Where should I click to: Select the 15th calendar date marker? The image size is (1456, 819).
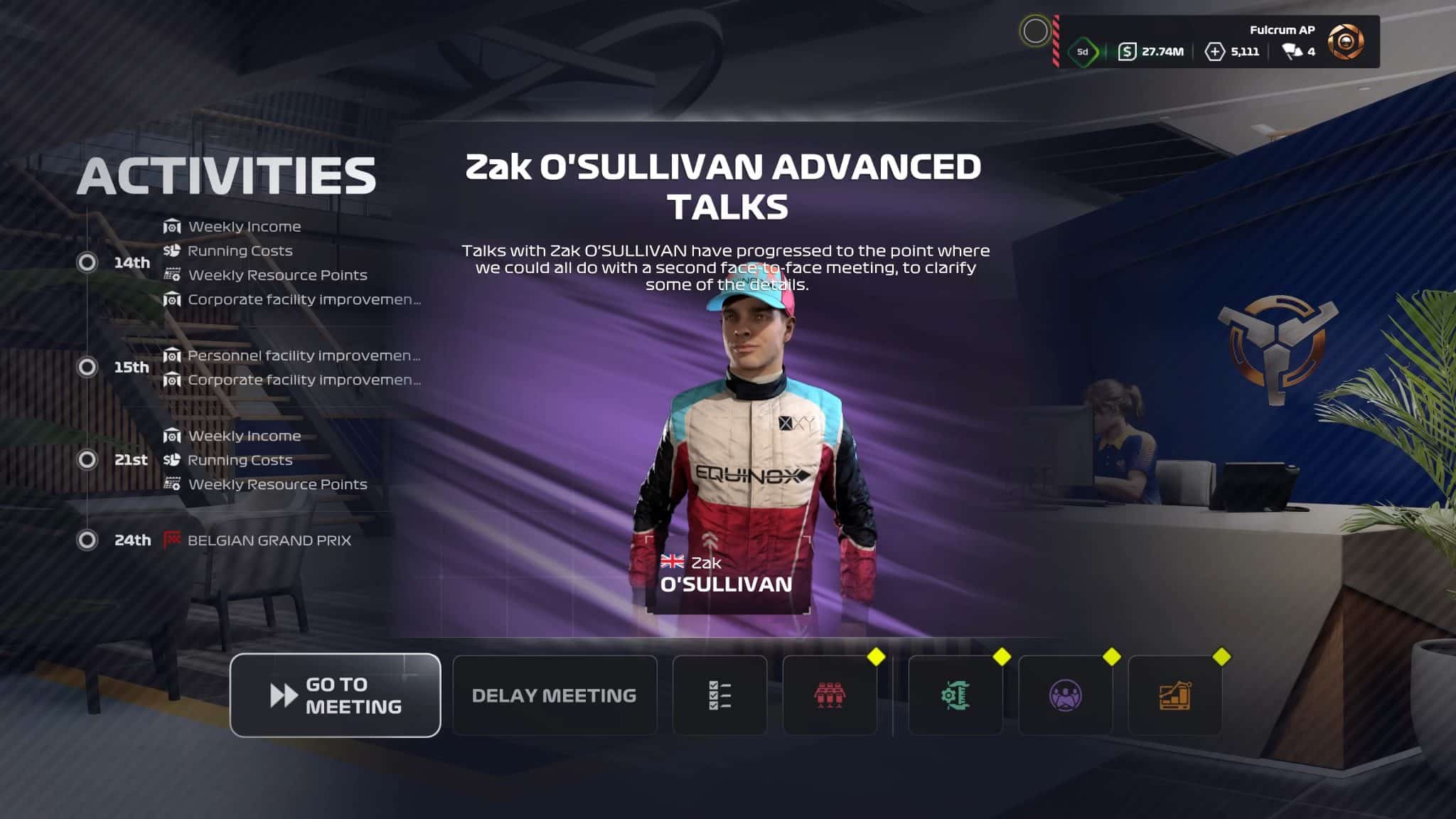(x=87, y=367)
